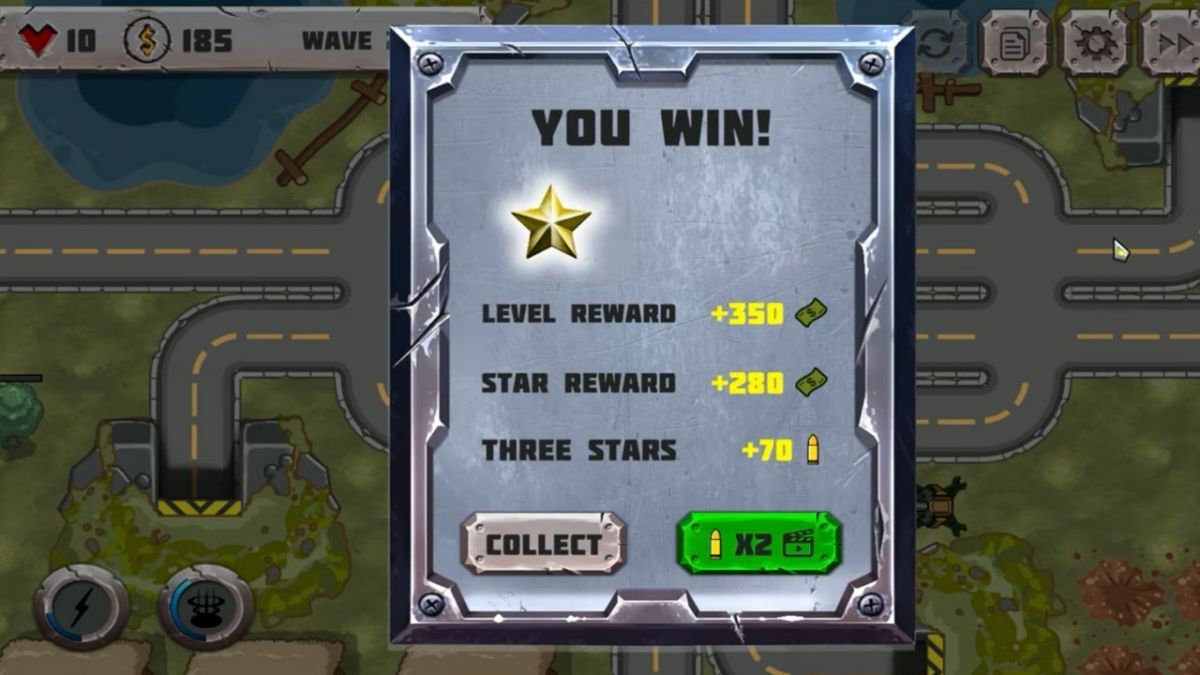Image resolution: width=1200 pixels, height=675 pixels.
Task: Open the gear settings button
Action: pyautogui.click(x=1094, y=44)
